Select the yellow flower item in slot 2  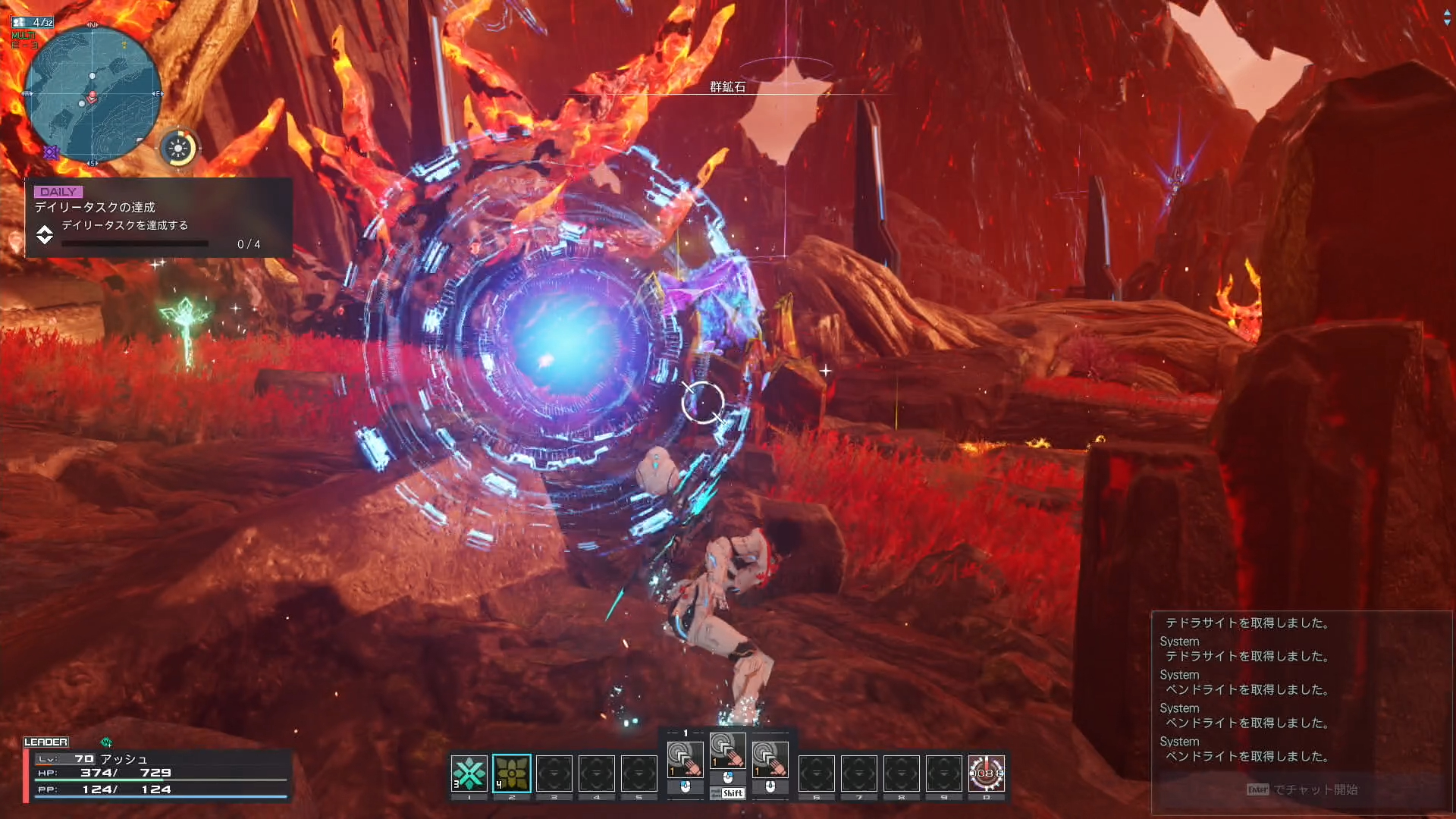point(512,773)
